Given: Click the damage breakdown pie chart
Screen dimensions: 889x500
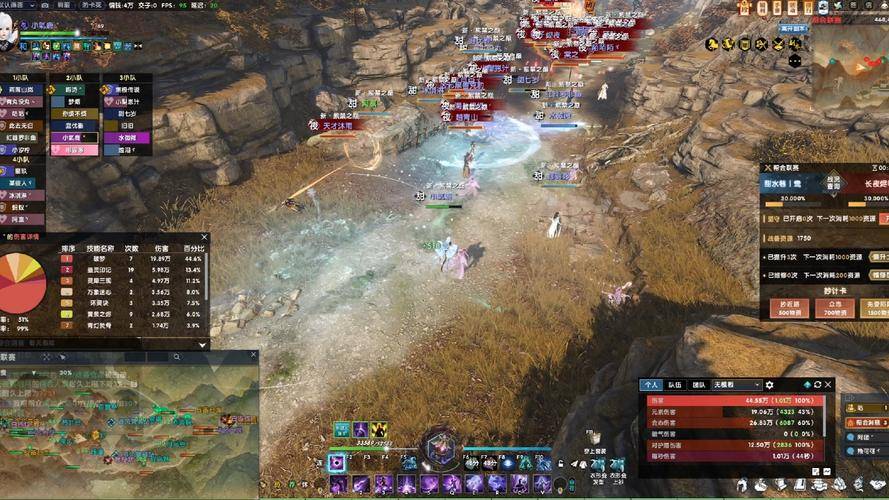Looking at the screenshot, I should click(22, 283).
